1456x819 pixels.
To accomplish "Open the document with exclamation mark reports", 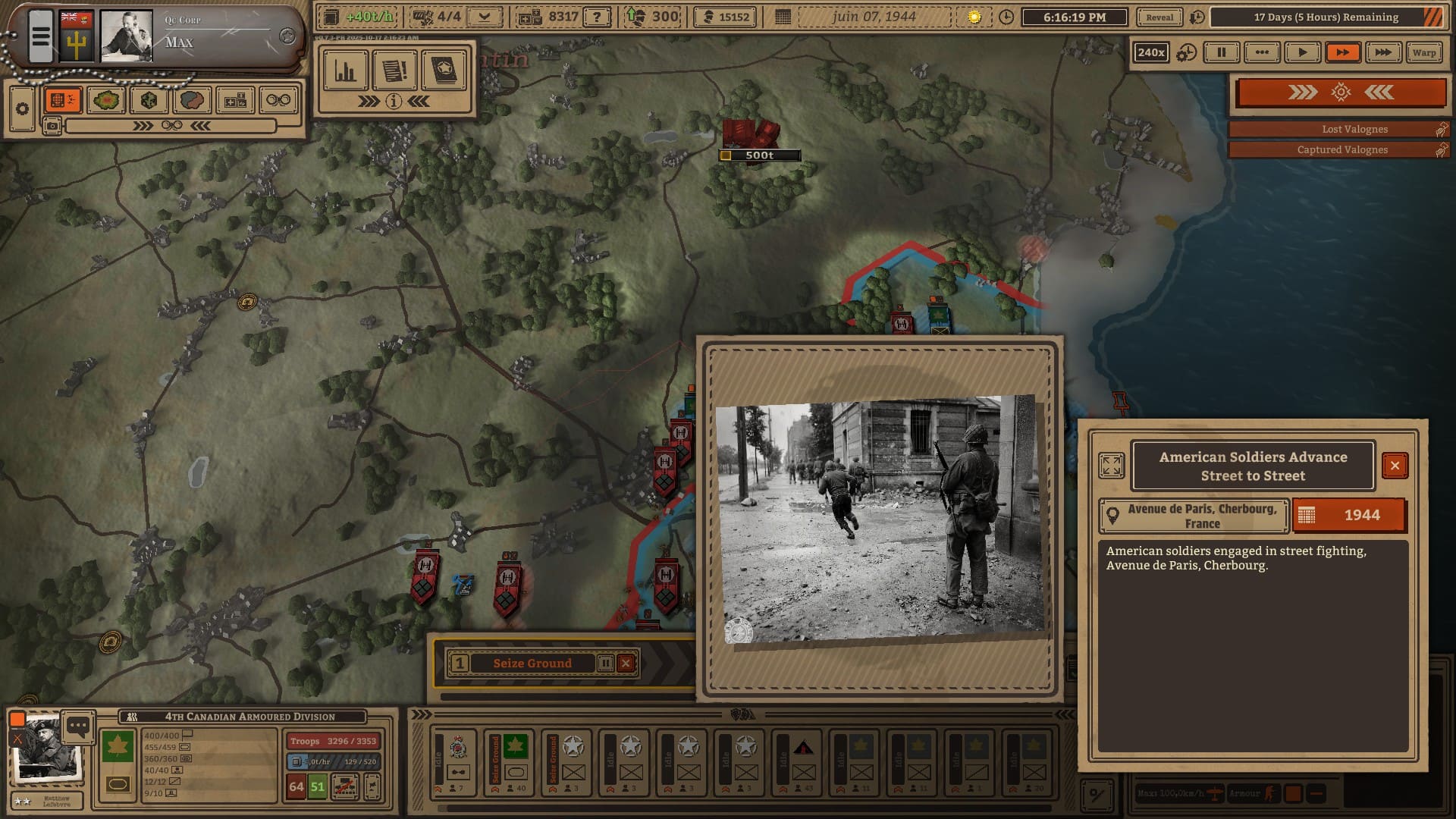I will coord(394,71).
